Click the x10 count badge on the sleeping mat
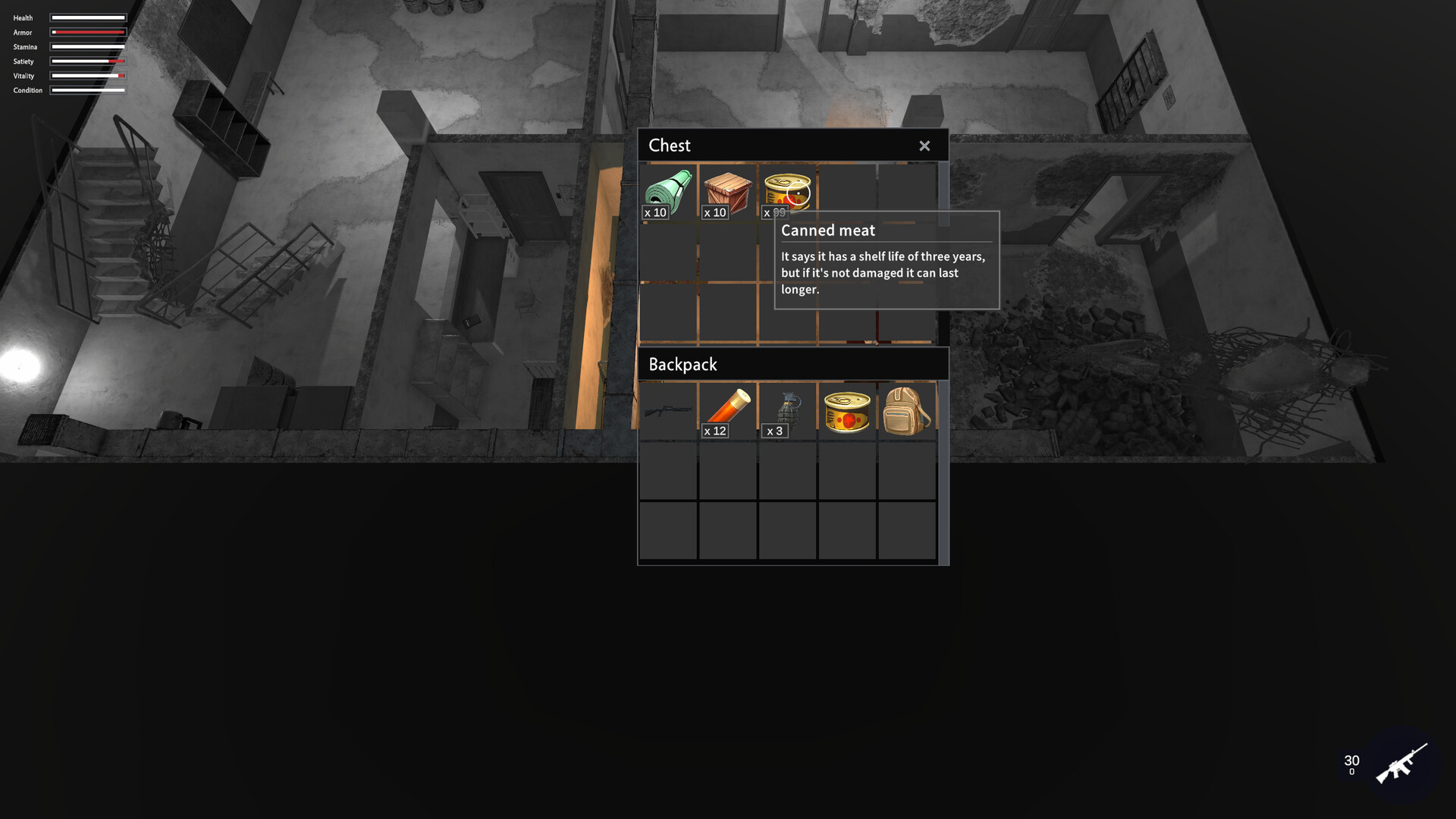 point(655,212)
